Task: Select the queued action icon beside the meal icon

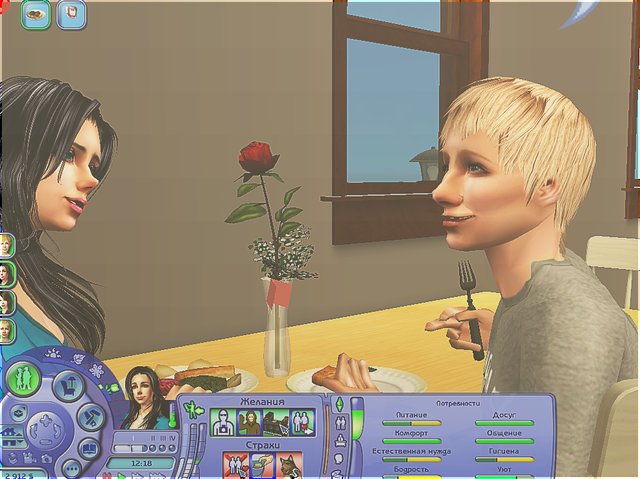Action: pyautogui.click(x=72, y=15)
